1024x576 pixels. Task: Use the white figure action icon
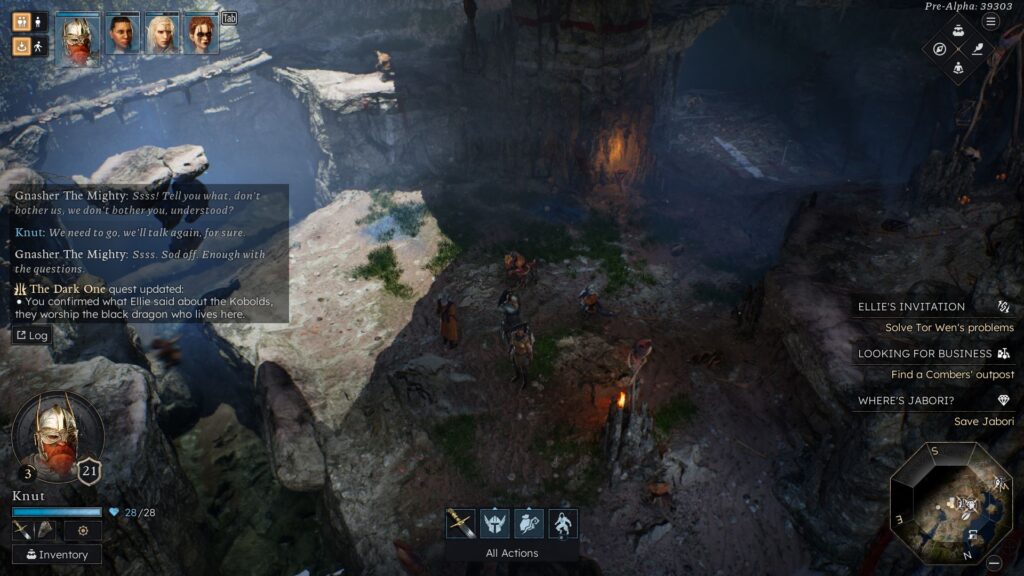point(563,523)
